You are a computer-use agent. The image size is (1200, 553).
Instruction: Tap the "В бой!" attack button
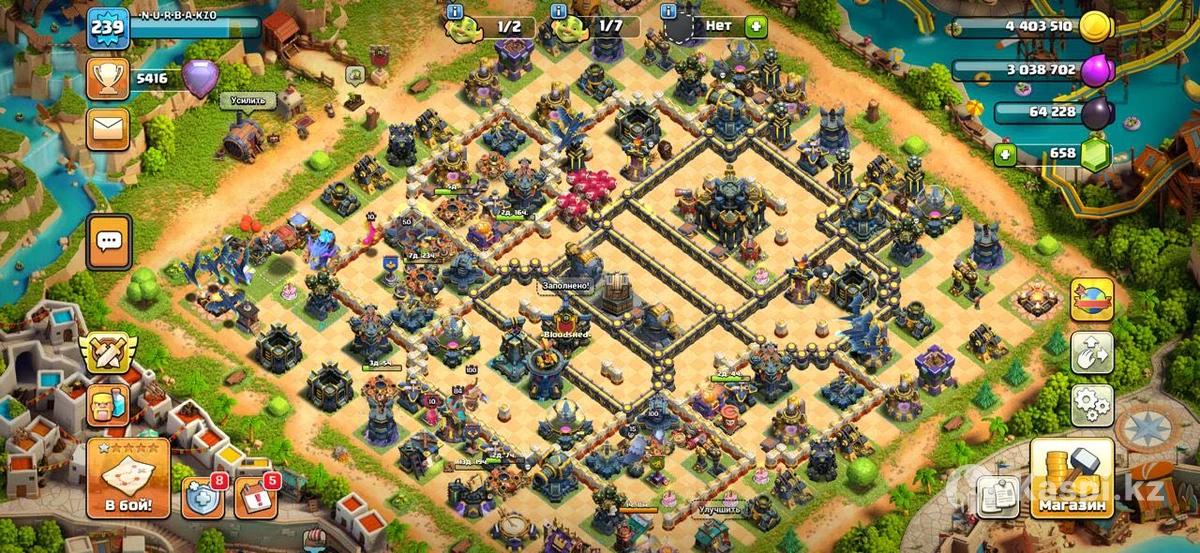pyautogui.click(x=128, y=479)
